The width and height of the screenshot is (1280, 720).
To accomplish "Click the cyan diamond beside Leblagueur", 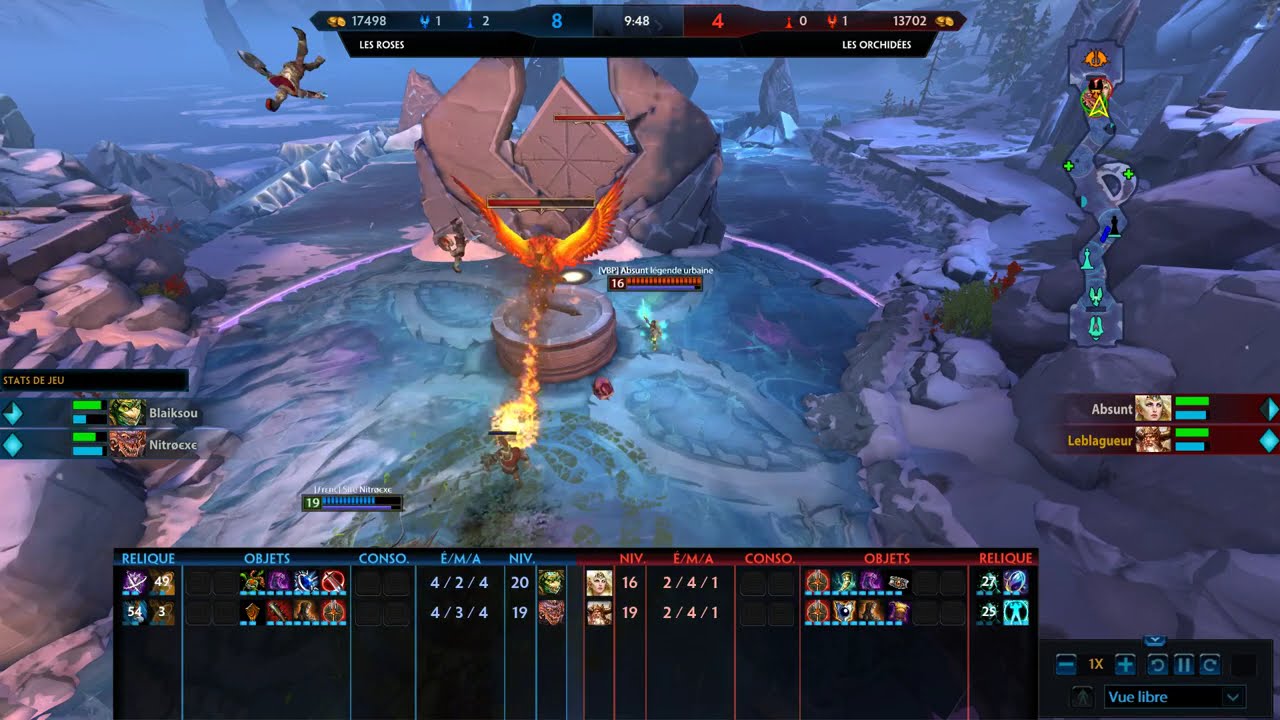I will [1268, 440].
